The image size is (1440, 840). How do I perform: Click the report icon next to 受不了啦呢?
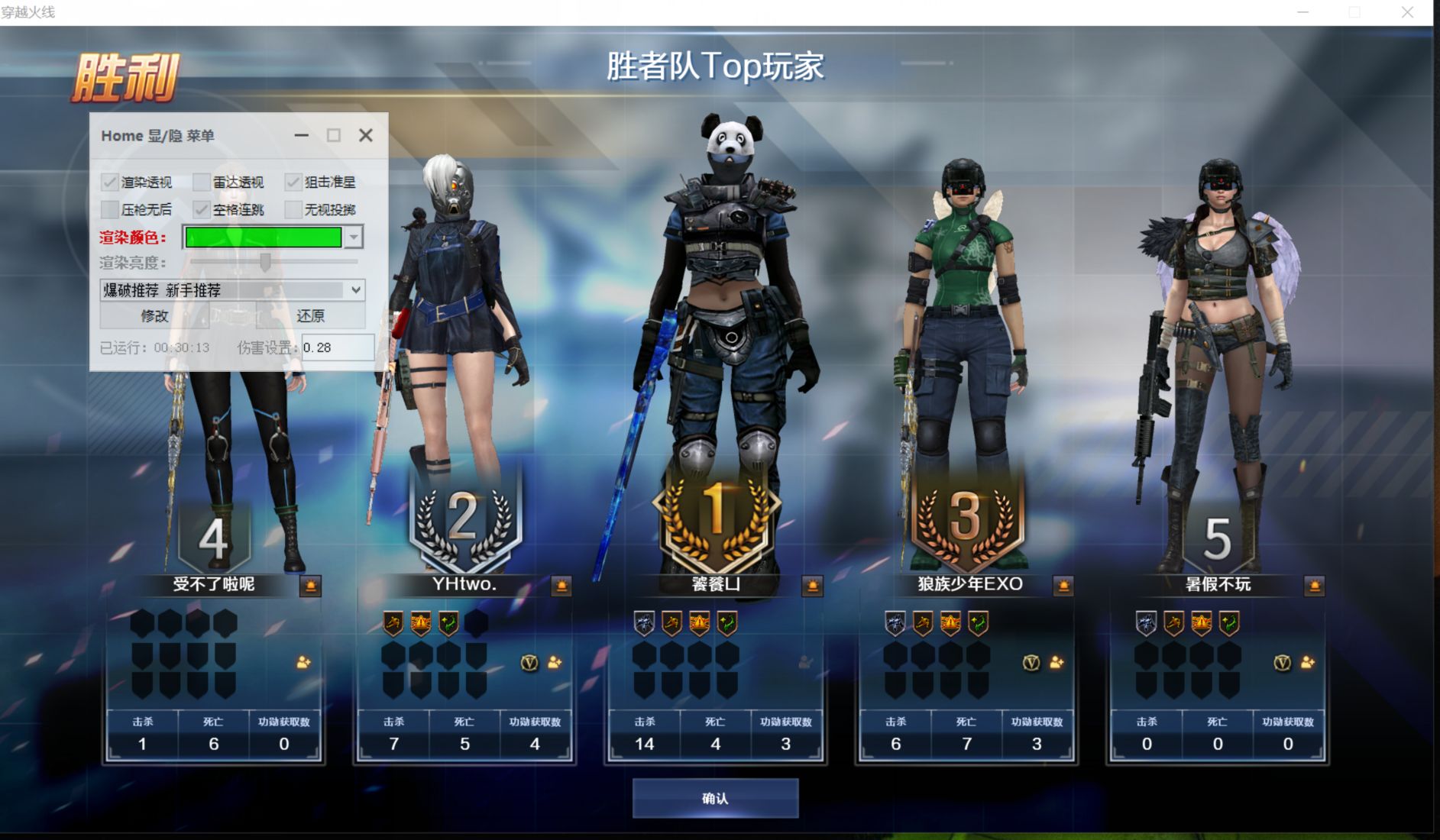point(311,586)
